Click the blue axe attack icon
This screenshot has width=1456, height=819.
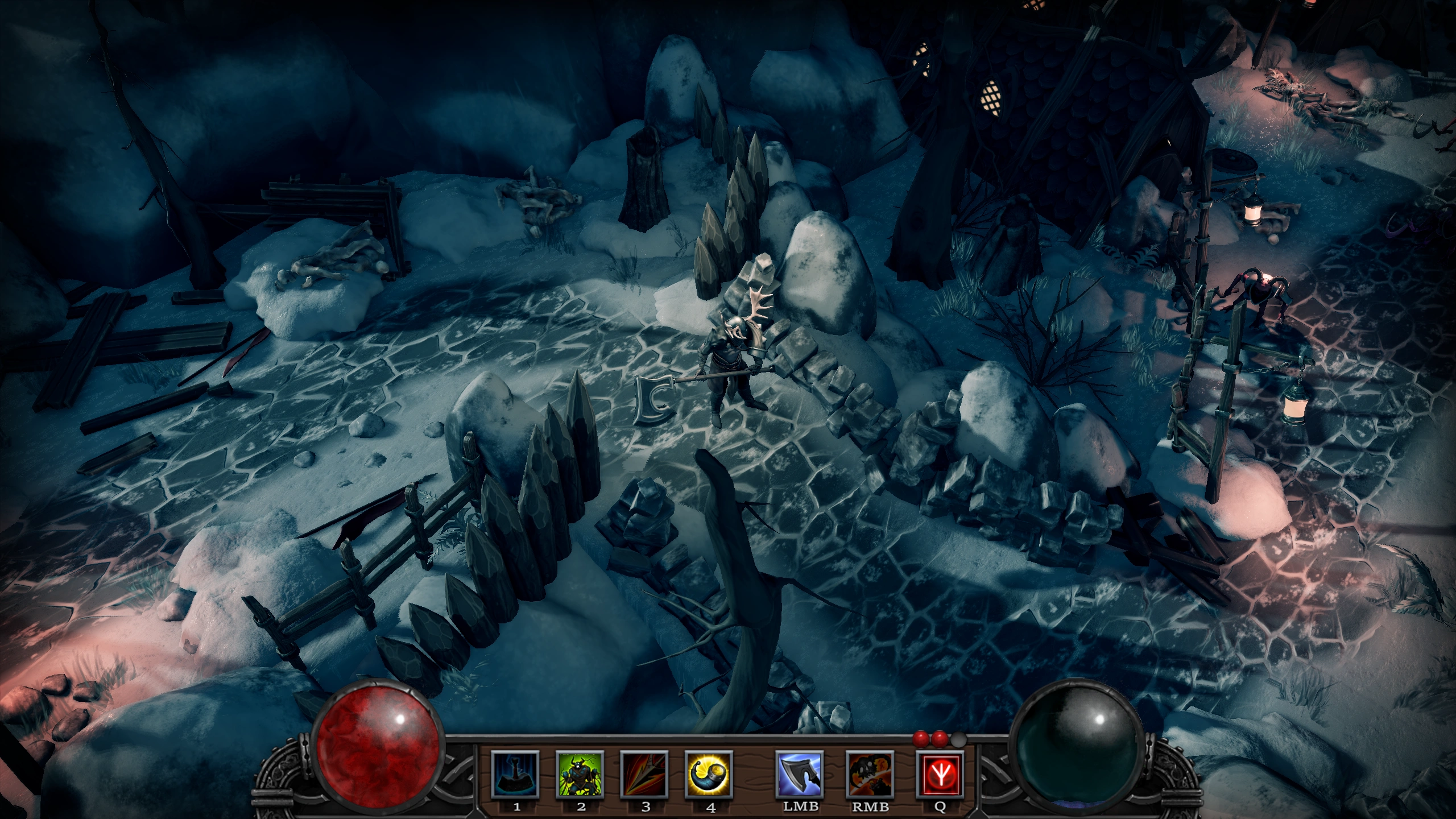click(x=800, y=774)
